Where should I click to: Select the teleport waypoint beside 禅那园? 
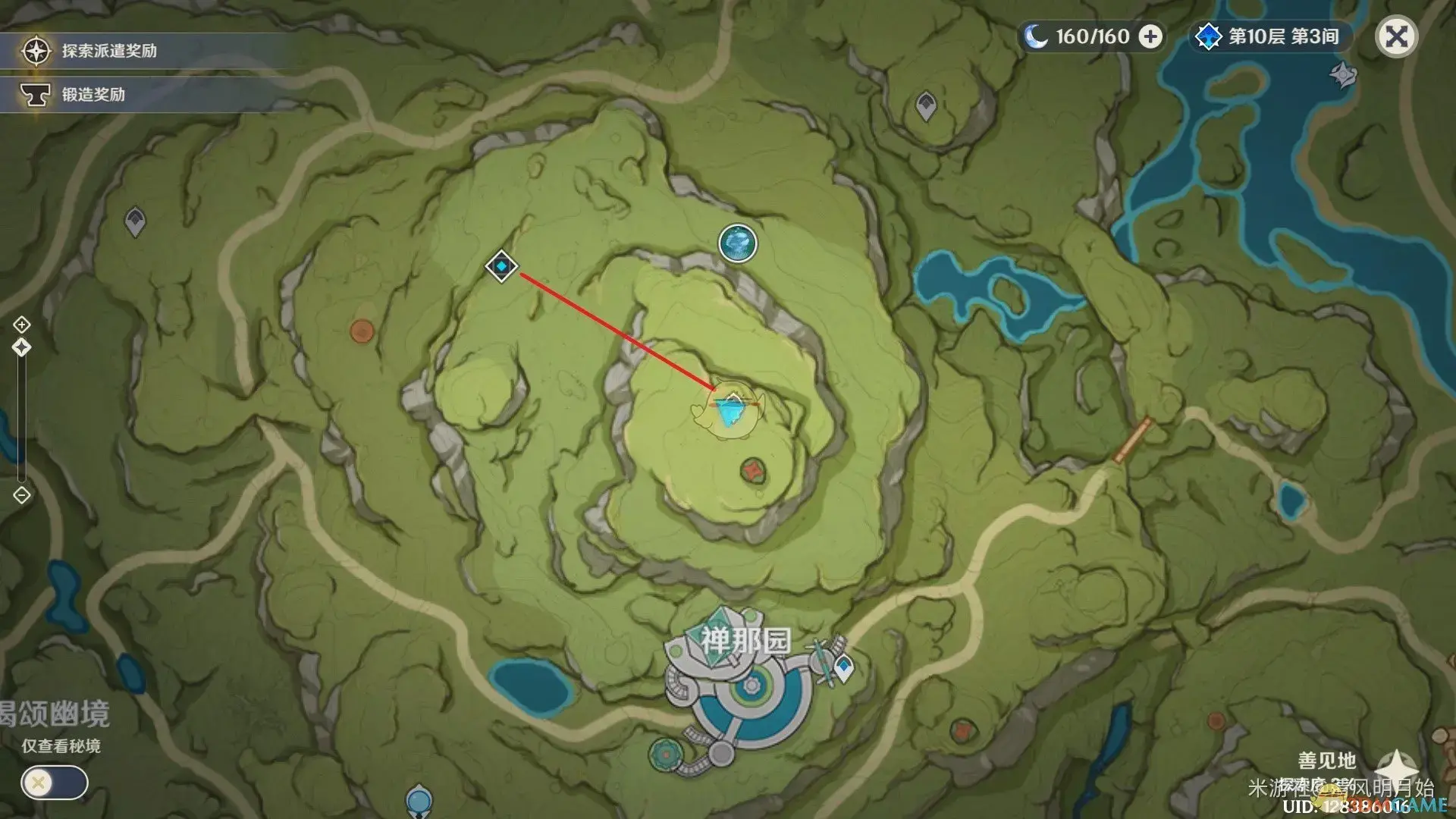[x=843, y=669]
